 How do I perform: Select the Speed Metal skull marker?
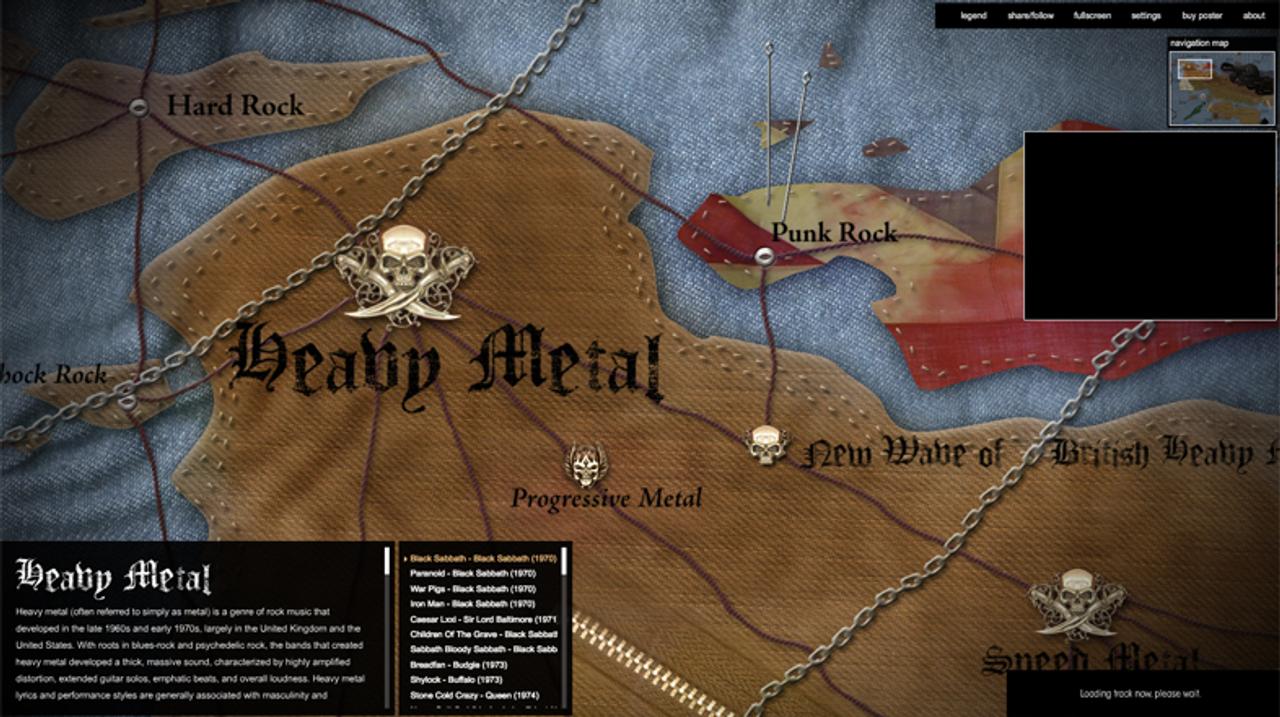[x=1077, y=602]
